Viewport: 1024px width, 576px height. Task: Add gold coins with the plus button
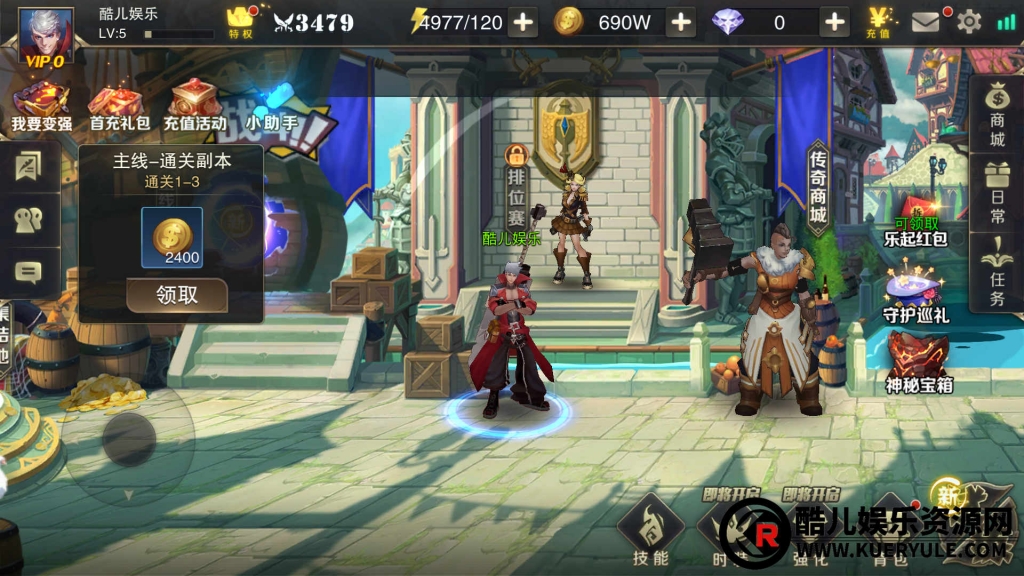(680, 22)
